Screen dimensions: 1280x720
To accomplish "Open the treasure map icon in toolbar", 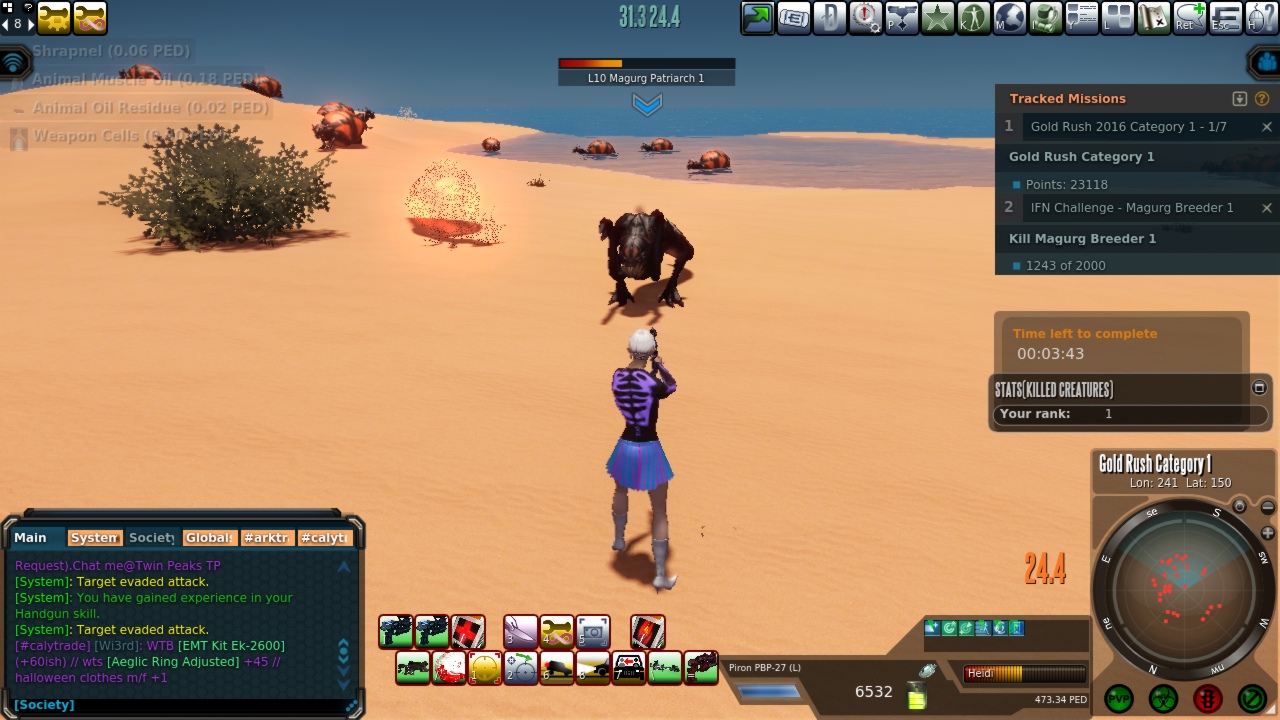I will tap(1154, 18).
